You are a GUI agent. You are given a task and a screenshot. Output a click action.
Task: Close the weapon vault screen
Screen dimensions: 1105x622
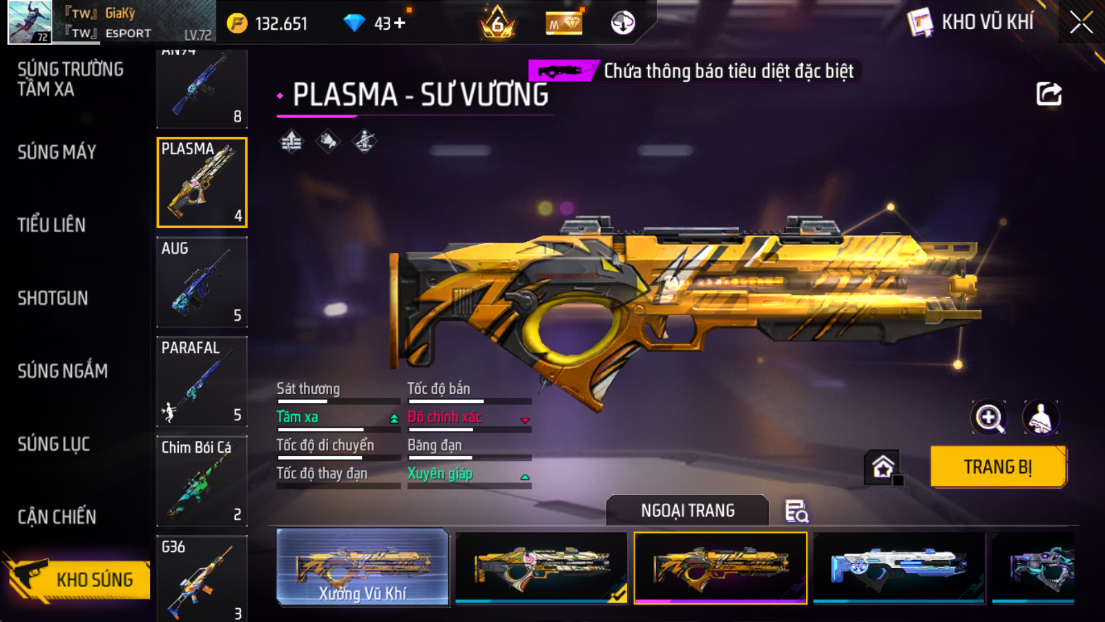click(1081, 23)
